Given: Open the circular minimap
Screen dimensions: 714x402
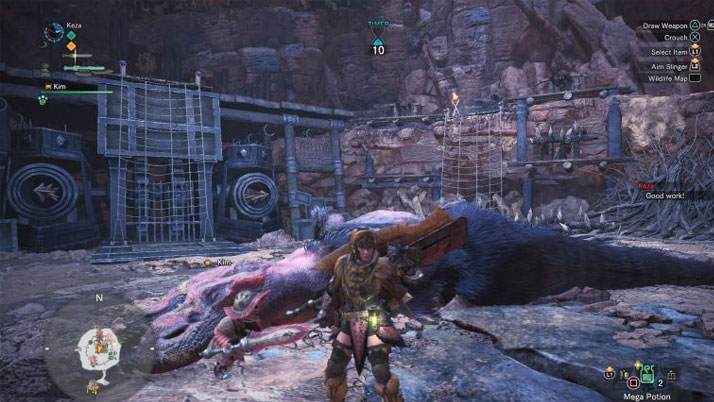Looking at the screenshot, I should click(99, 347).
